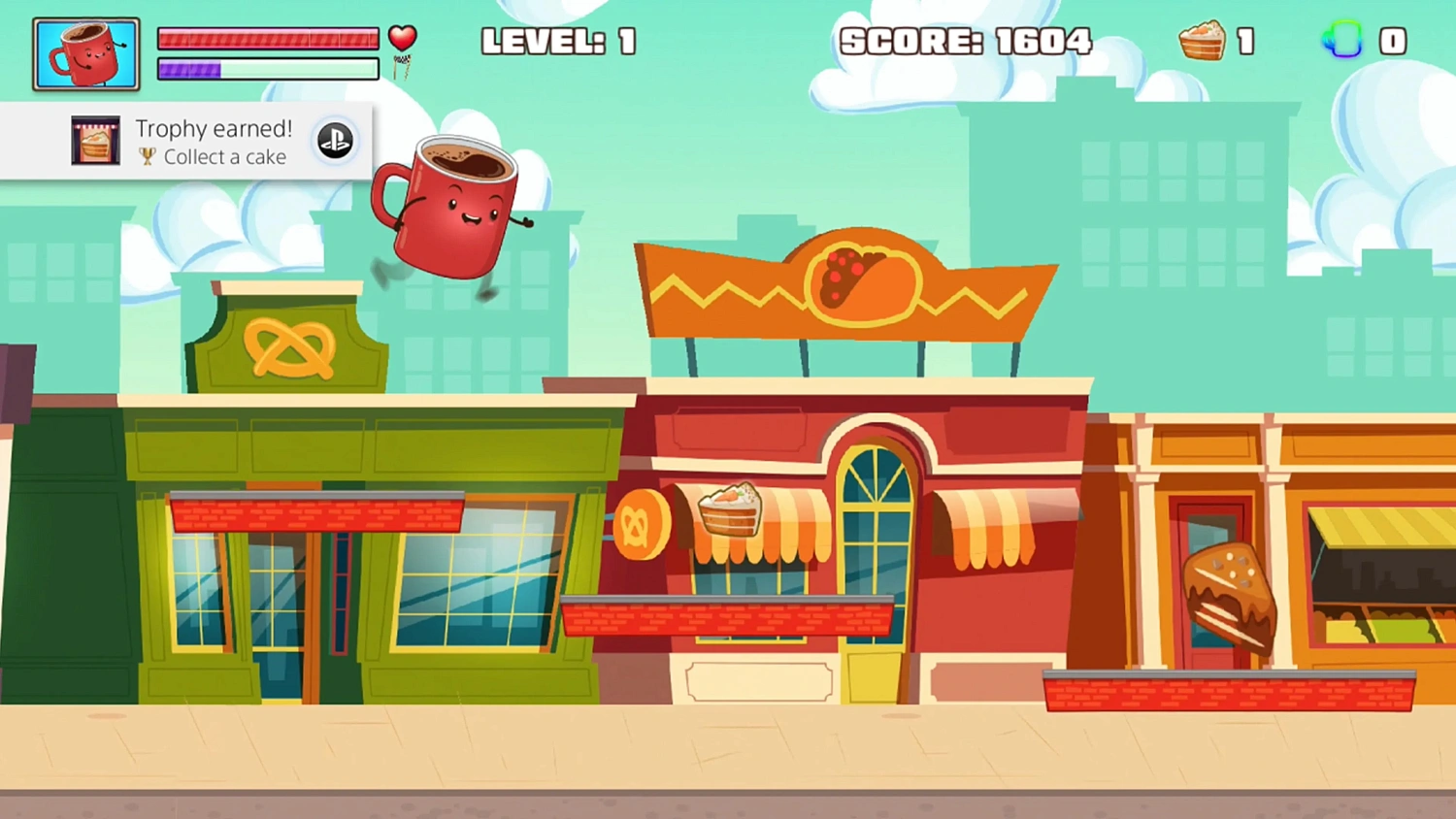Click the SCORE: 1604 display
Image resolution: width=1456 pixels, height=819 pixels.
click(966, 41)
